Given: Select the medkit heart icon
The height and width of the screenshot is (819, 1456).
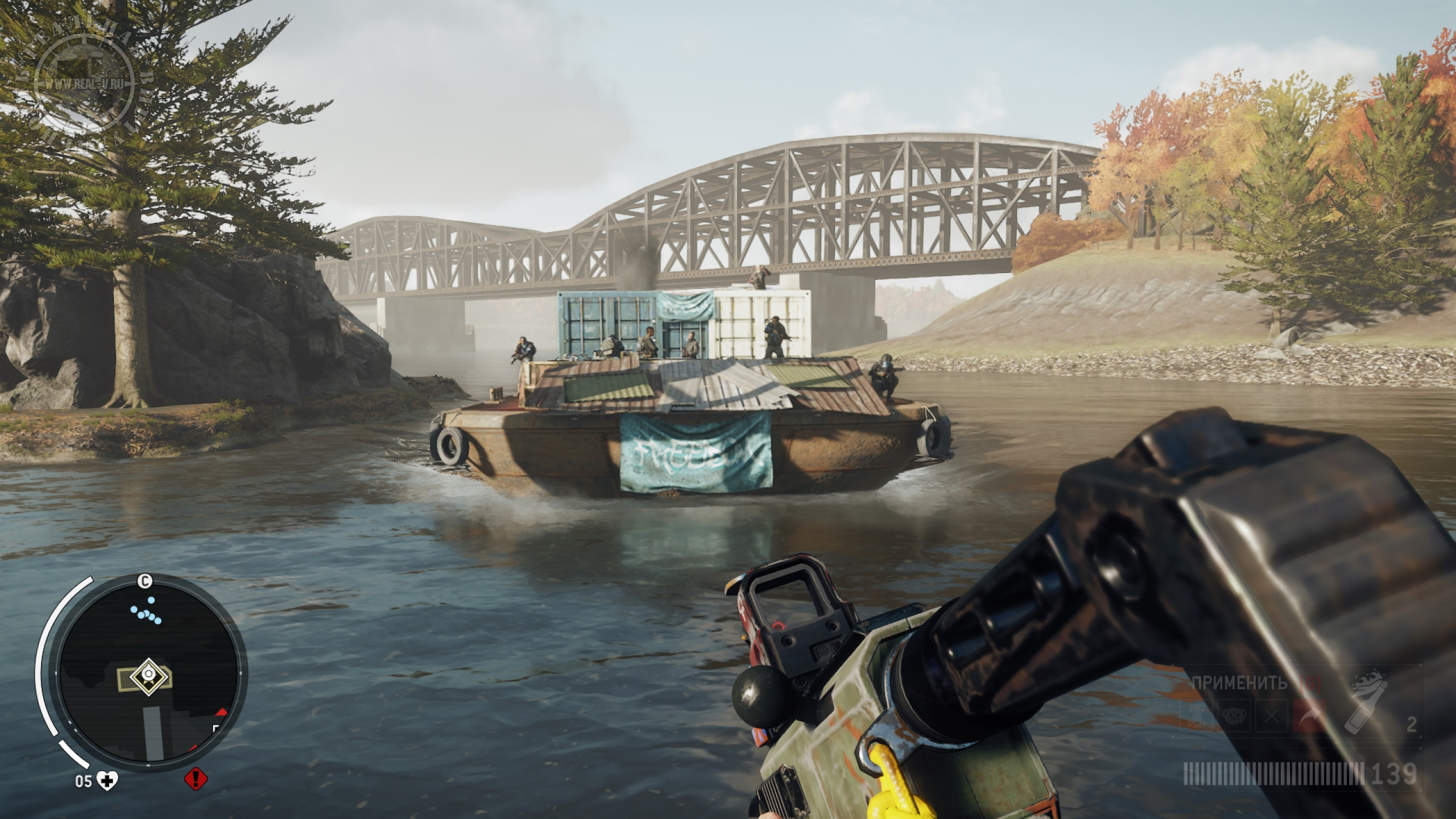Looking at the screenshot, I should click(105, 781).
